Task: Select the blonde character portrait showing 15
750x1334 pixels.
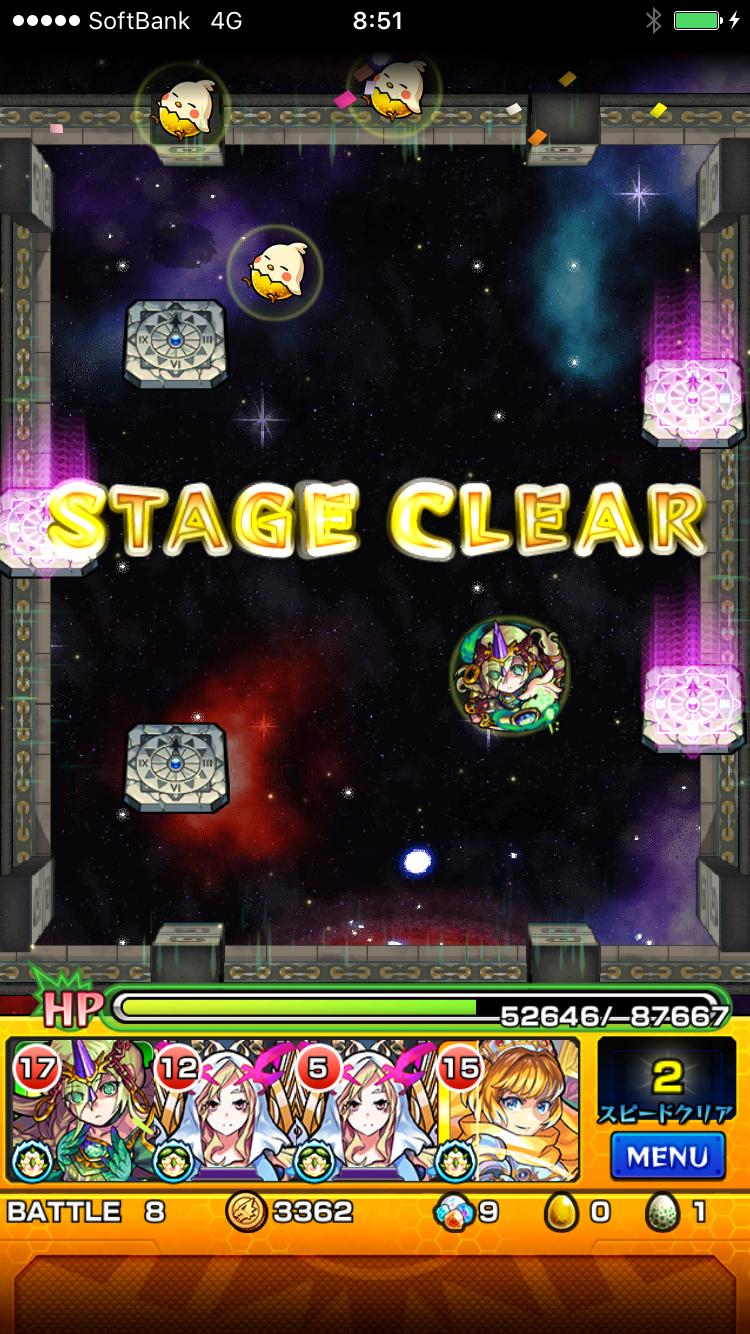Action: (x=509, y=1110)
